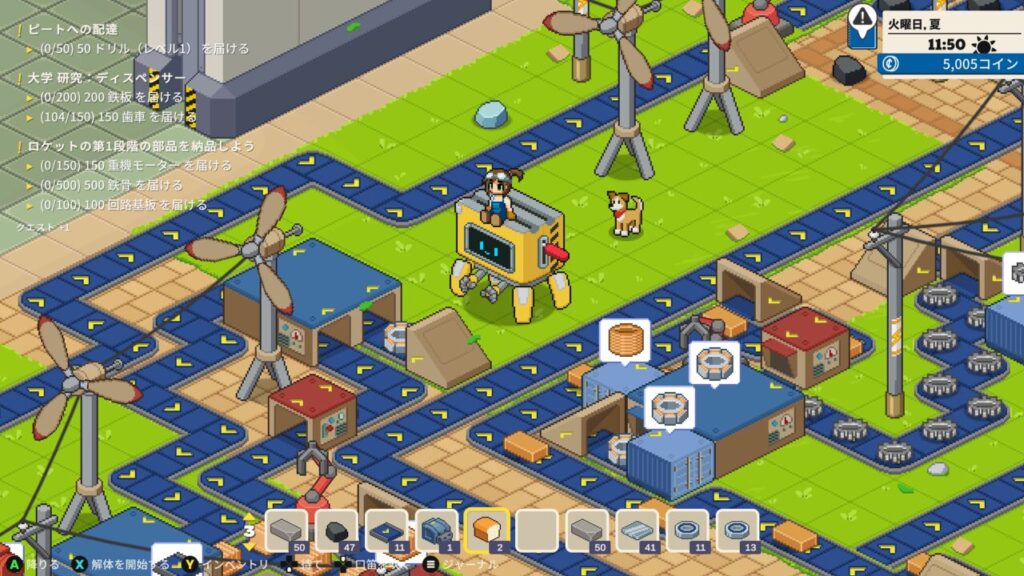Select the coal lump hotbar slot
The height and width of the screenshot is (576, 1024).
coord(336,530)
